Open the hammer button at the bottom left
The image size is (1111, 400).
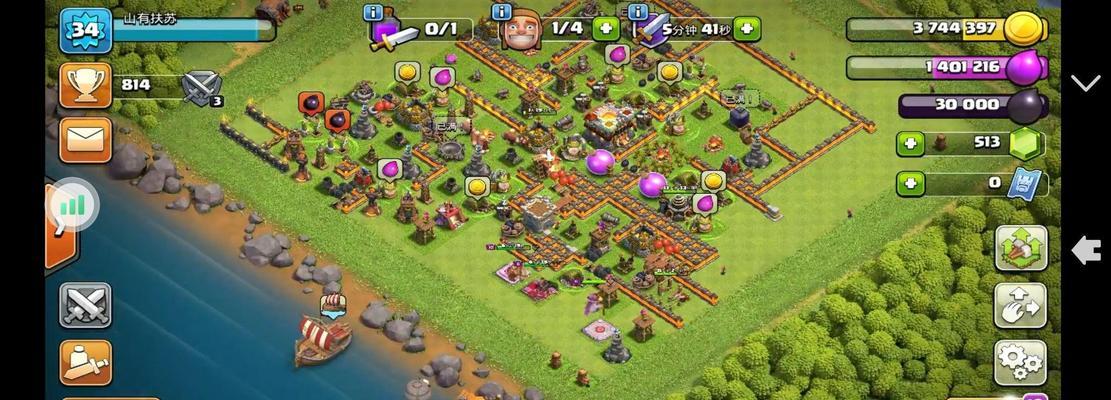[85, 361]
